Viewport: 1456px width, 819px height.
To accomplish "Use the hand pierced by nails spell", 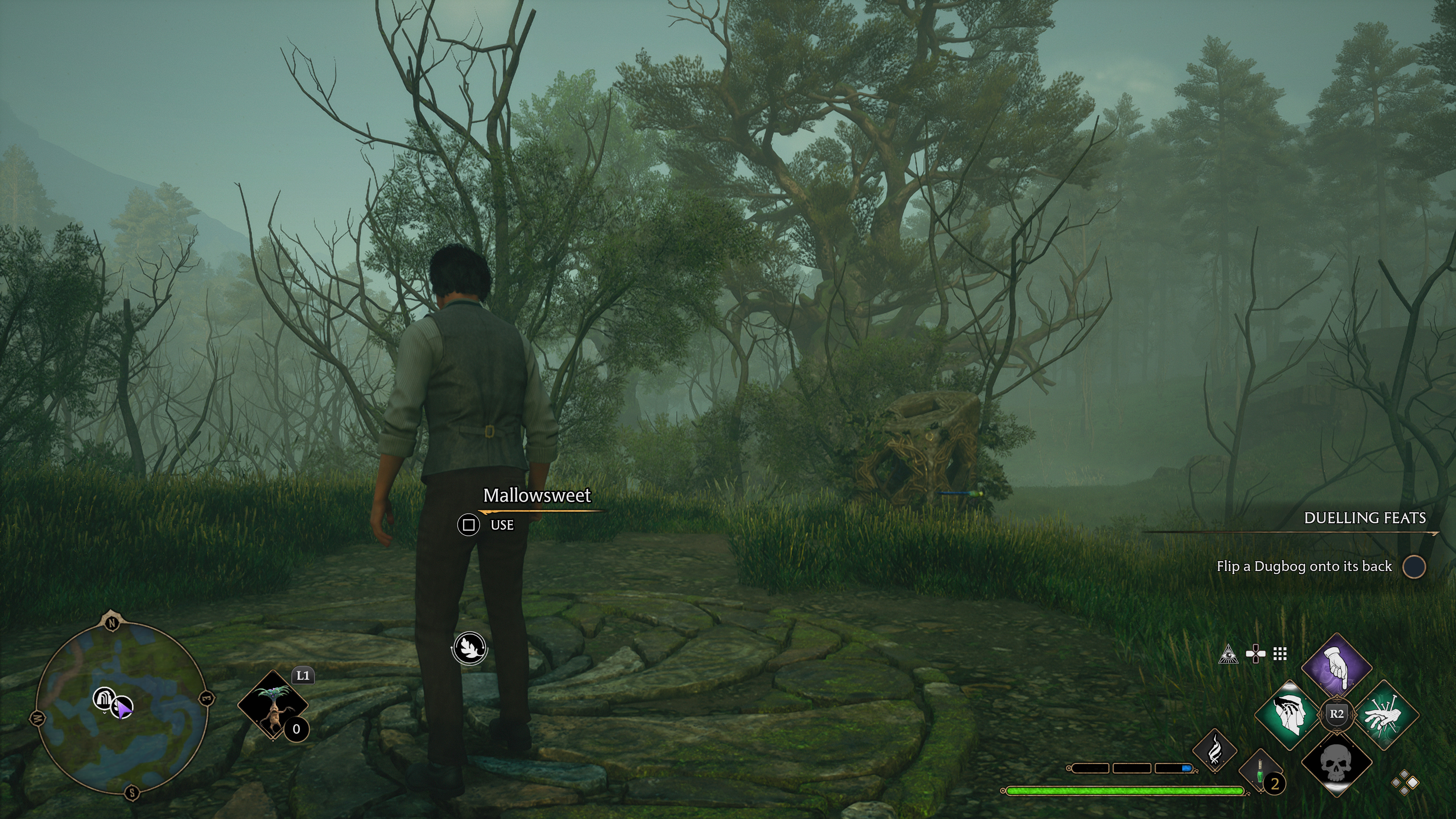I will click(x=1382, y=715).
